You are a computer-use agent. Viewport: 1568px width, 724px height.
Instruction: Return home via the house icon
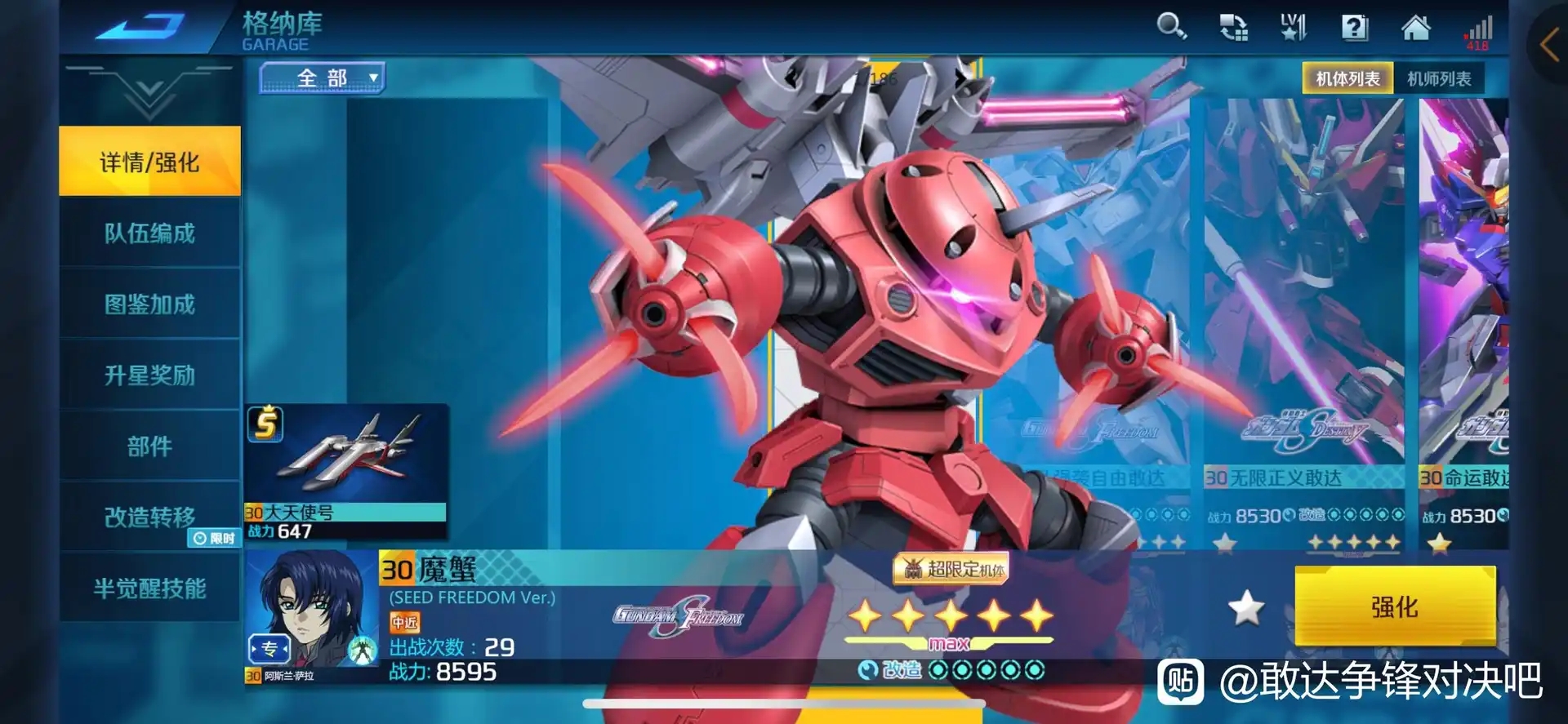(1415, 29)
